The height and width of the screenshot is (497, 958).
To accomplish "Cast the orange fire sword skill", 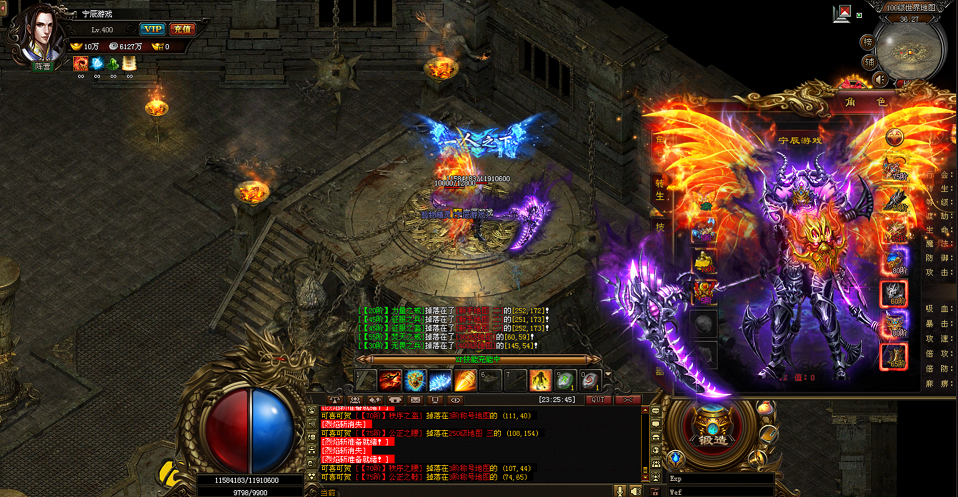I will [465, 380].
